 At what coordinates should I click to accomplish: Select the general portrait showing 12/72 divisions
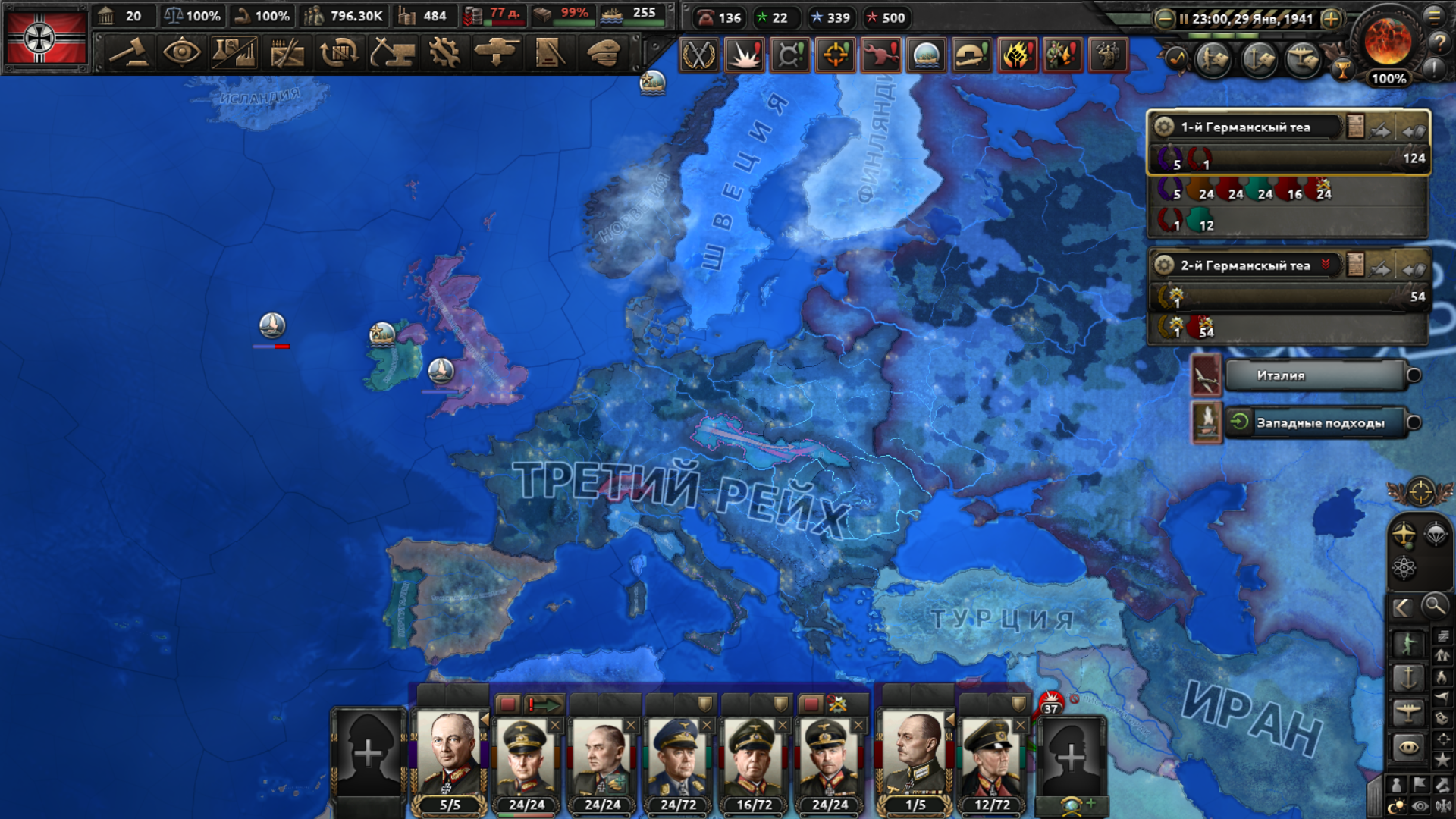[x=991, y=755]
